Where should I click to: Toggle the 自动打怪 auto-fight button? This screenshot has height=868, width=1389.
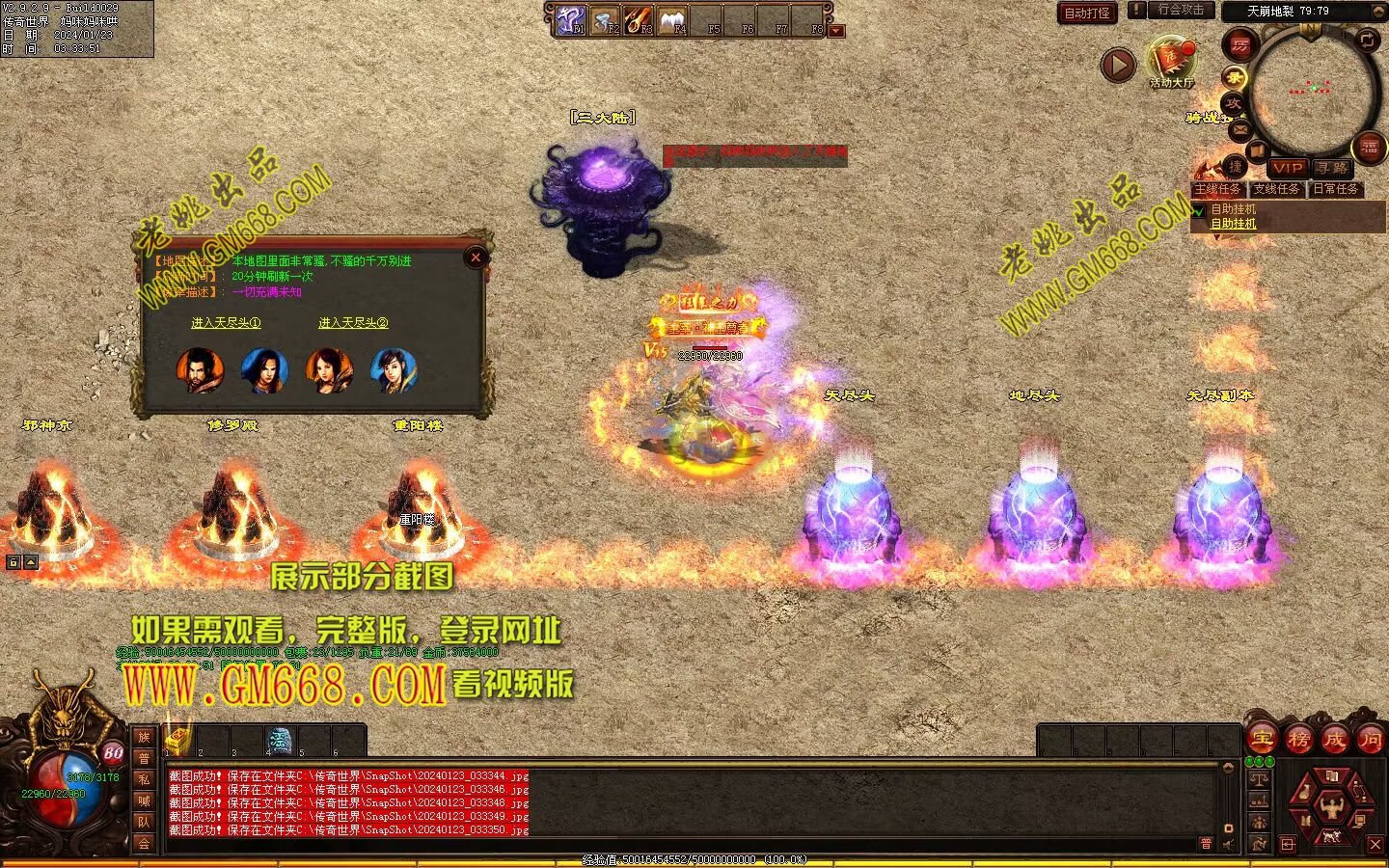(1087, 13)
